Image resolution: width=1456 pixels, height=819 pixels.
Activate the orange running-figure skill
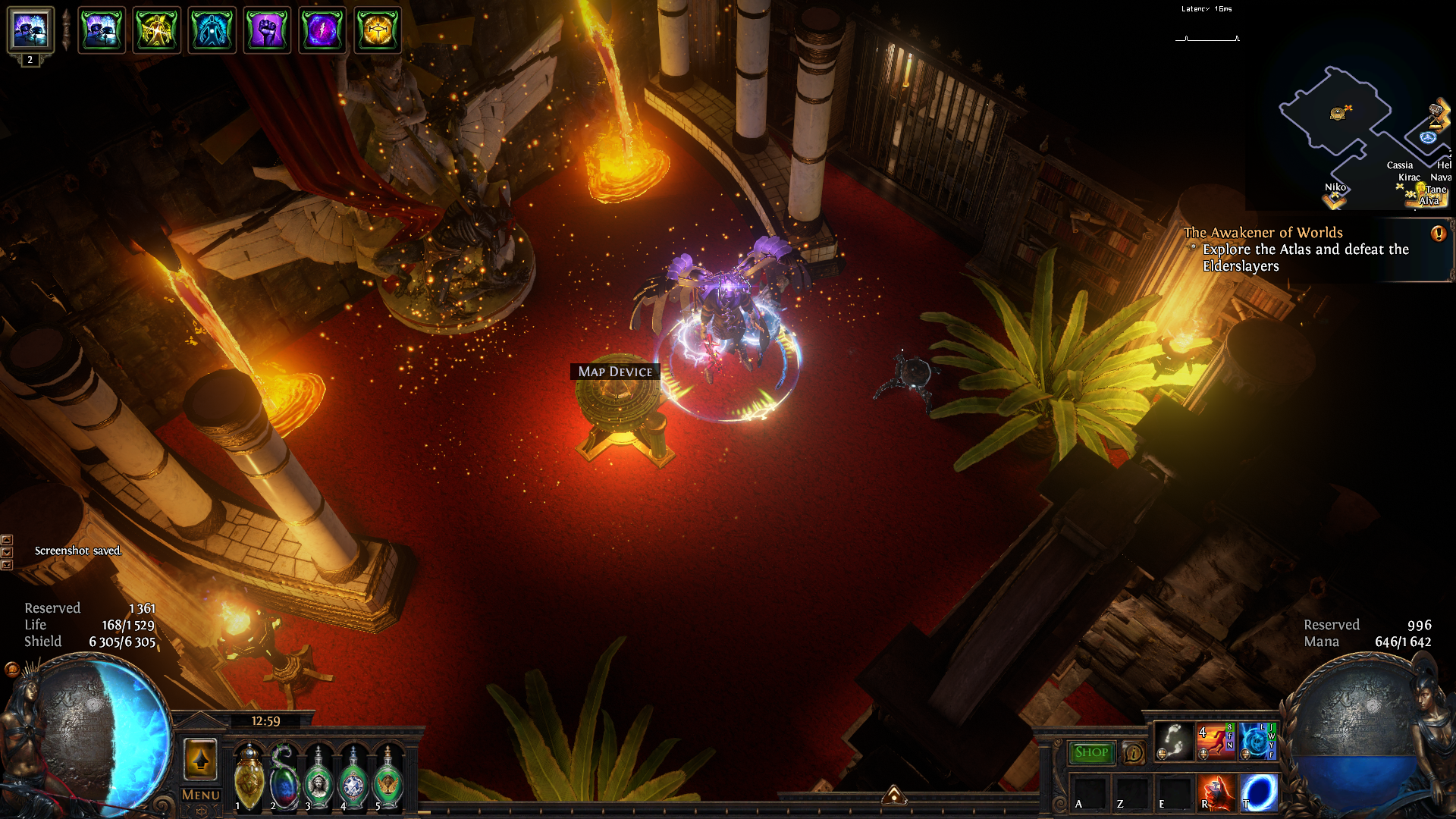1214,741
